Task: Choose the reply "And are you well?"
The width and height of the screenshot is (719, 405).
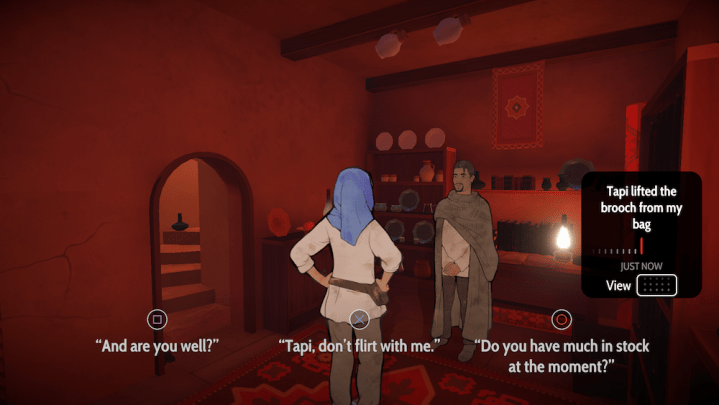Action: [157, 345]
